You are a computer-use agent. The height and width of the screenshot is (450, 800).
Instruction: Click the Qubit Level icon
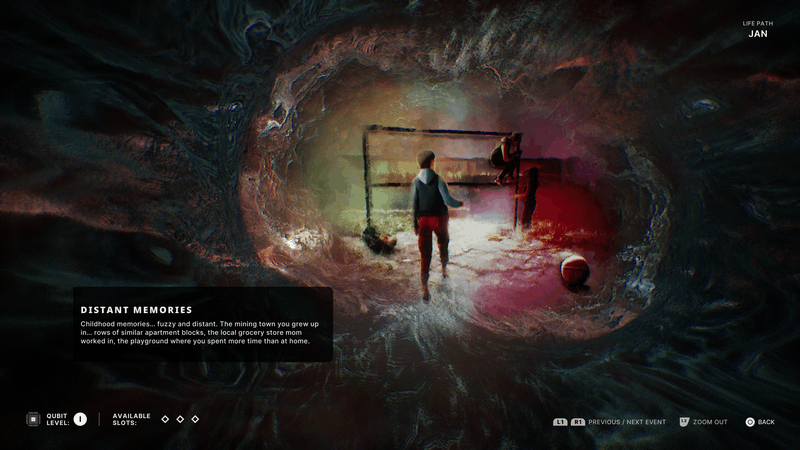pos(32,419)
